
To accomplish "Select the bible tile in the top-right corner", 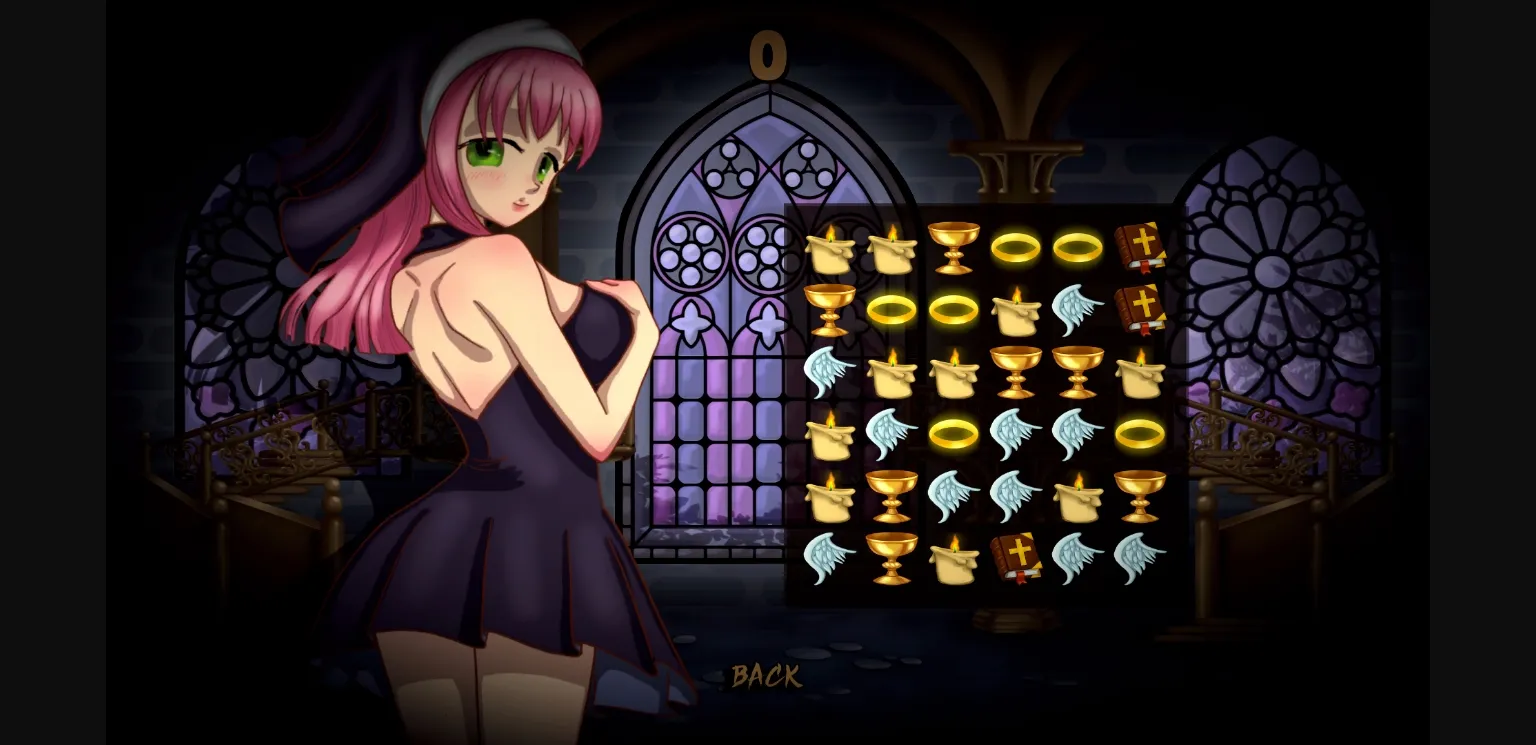I will pos(1142,248).
